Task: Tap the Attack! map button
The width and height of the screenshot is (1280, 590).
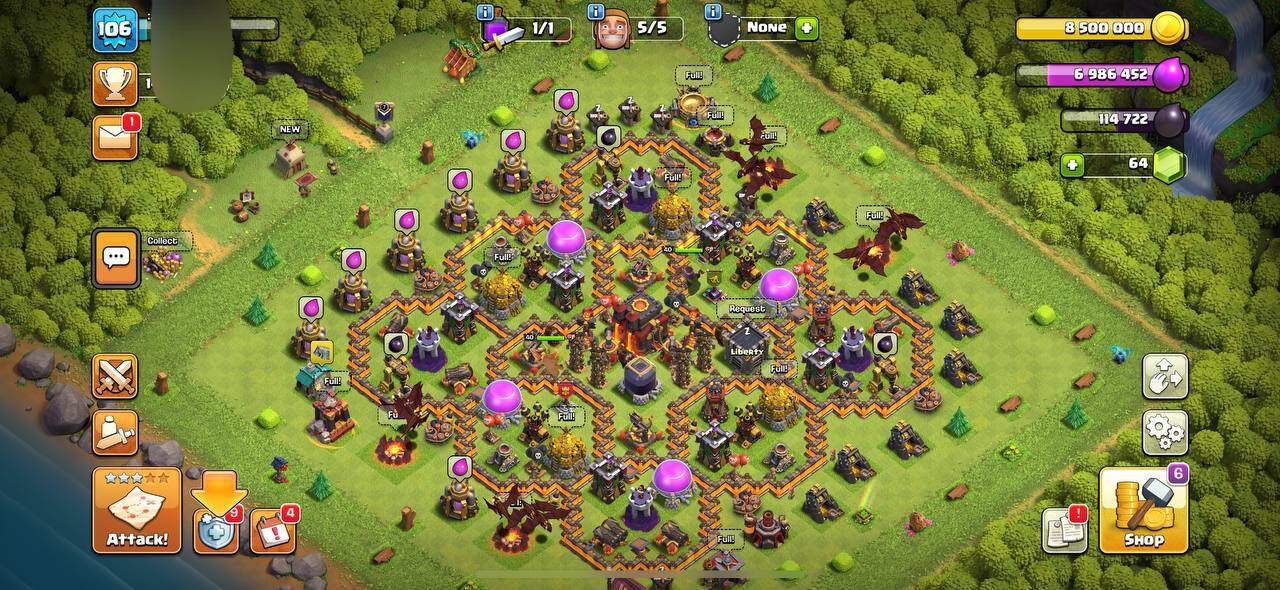Action: tap(137, 510)
